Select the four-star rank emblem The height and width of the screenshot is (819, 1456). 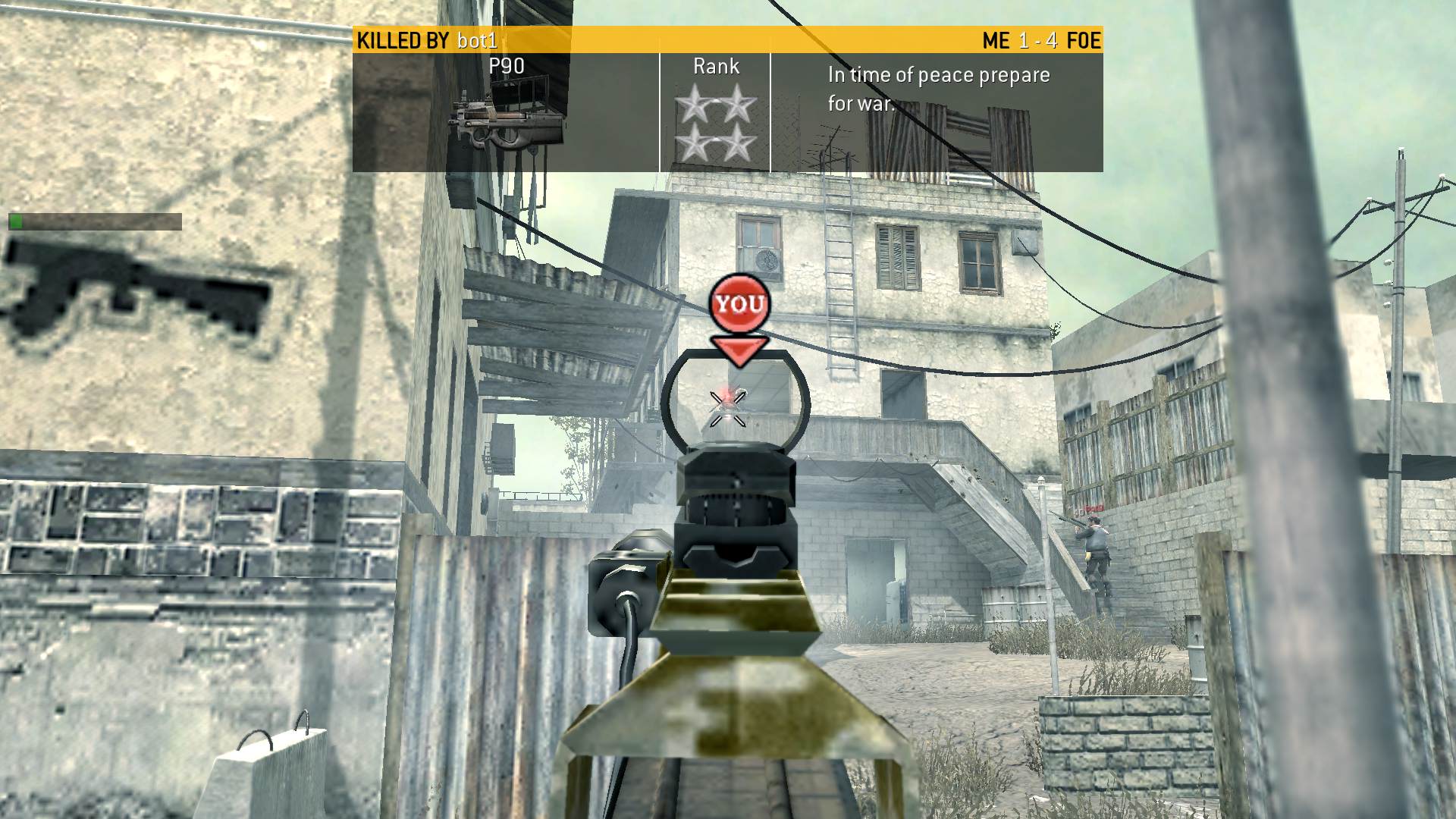point(716,124)
